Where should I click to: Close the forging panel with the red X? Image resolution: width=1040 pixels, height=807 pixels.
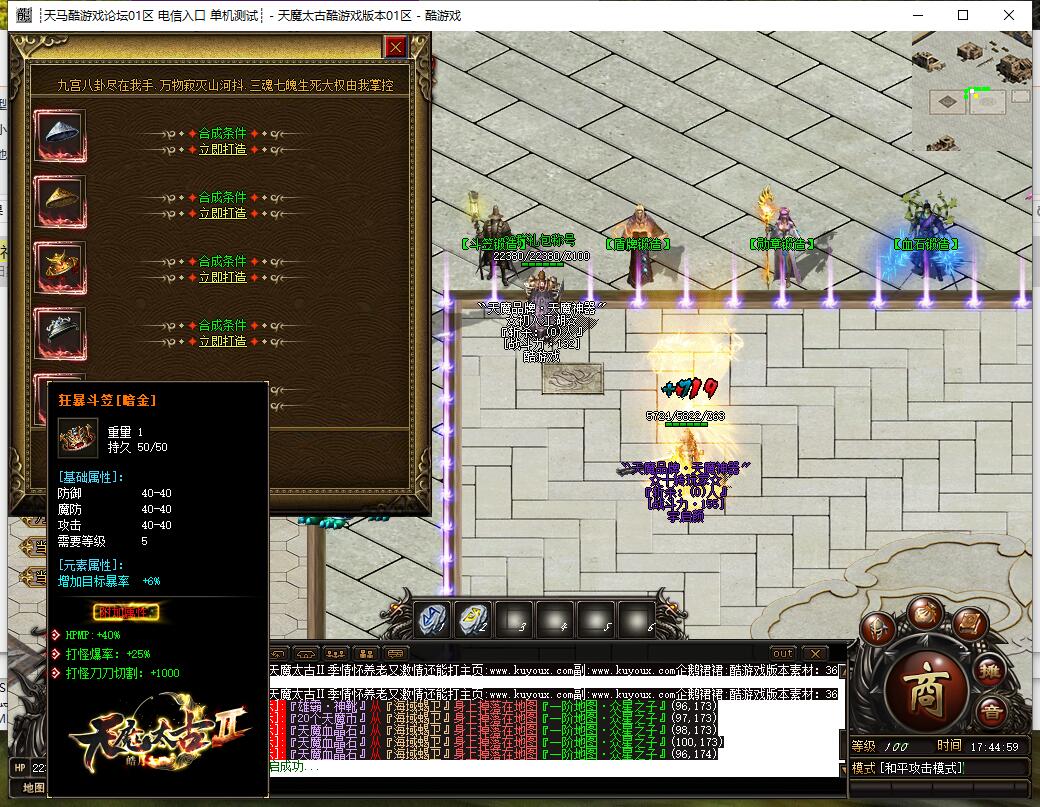(x=396, y=47)
